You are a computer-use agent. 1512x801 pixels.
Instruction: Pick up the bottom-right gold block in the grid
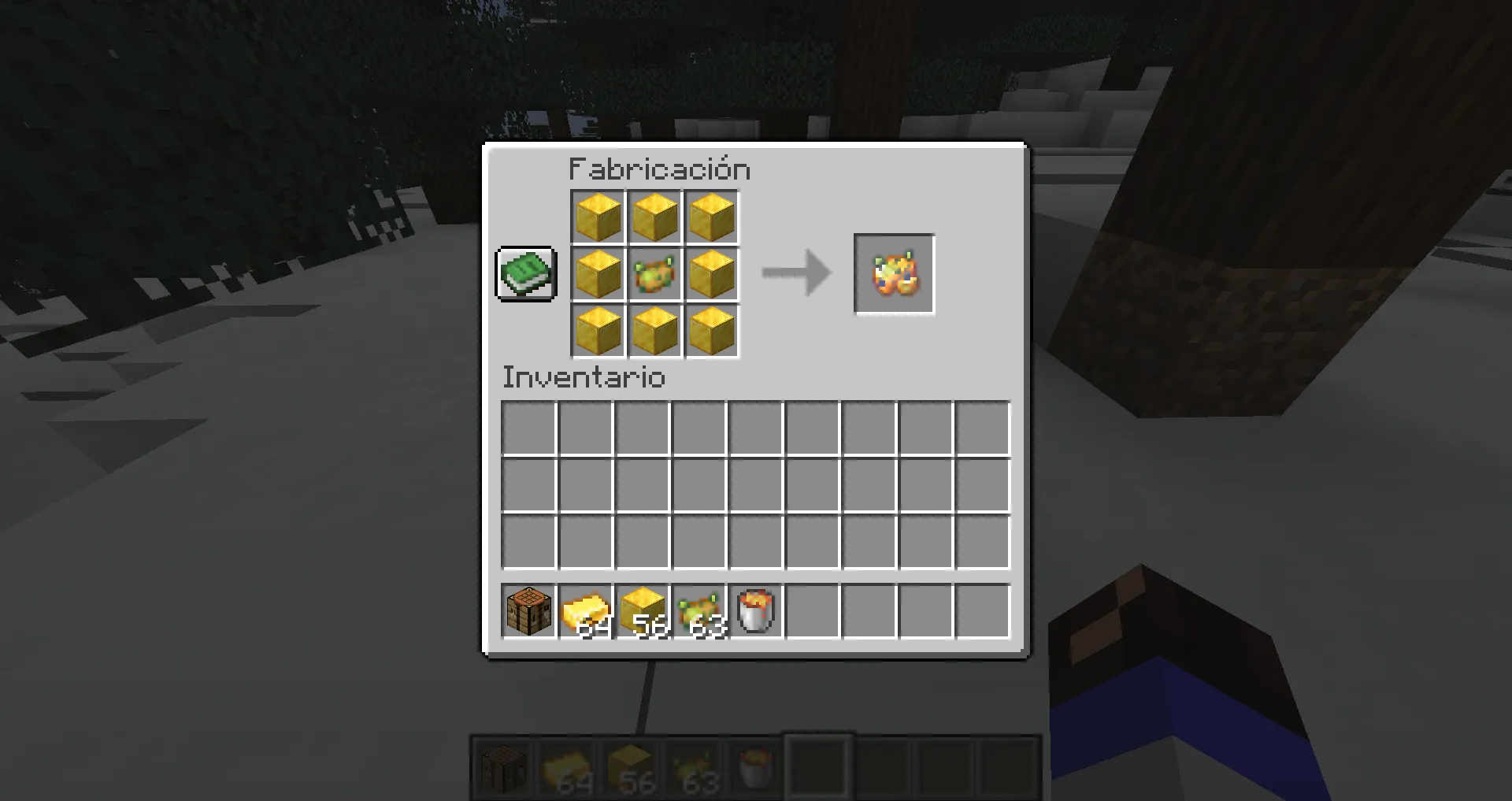pyautogui.click(x=711, y=332)
